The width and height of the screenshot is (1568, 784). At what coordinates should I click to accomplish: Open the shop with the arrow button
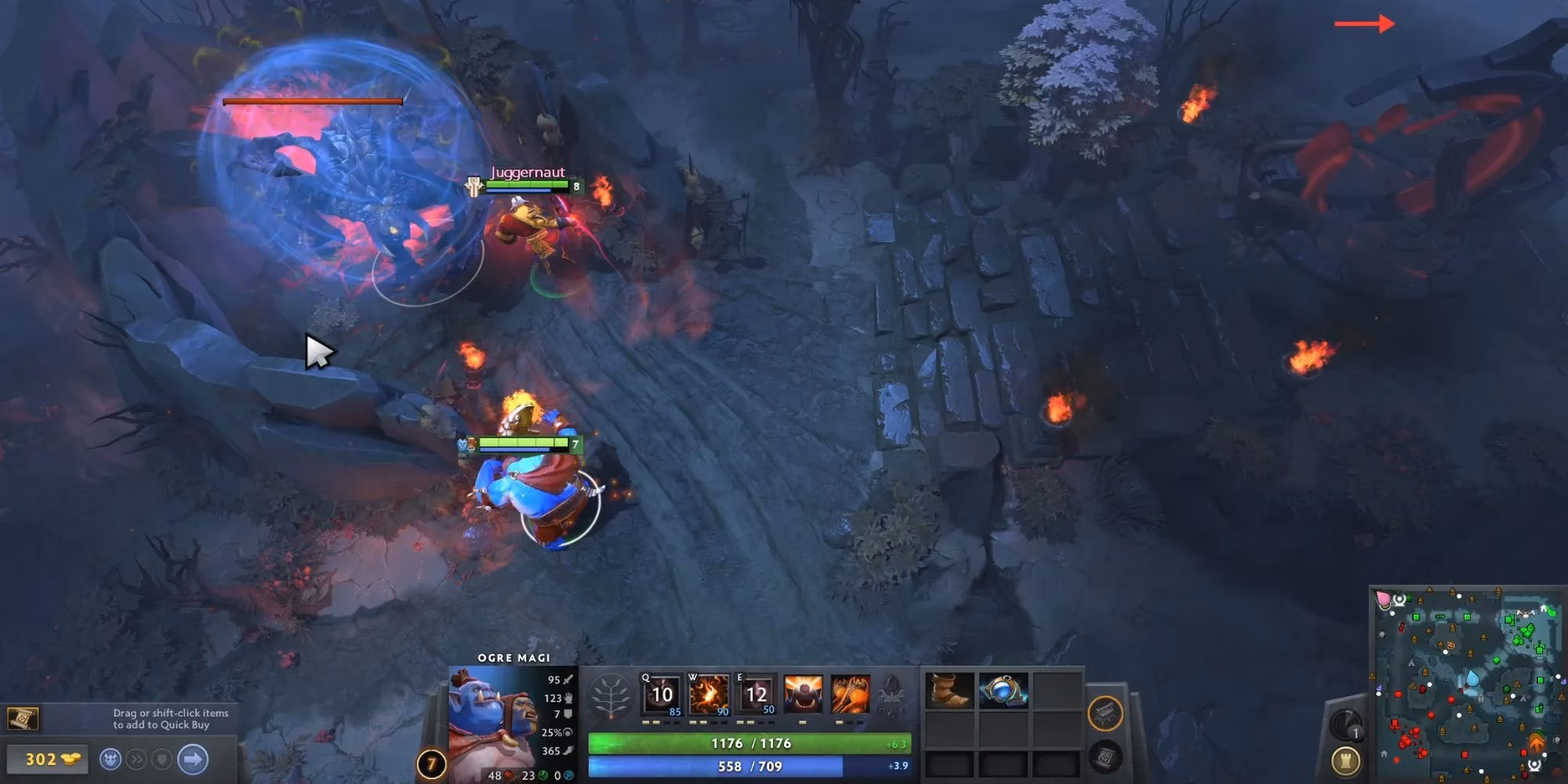click(191, 759)
